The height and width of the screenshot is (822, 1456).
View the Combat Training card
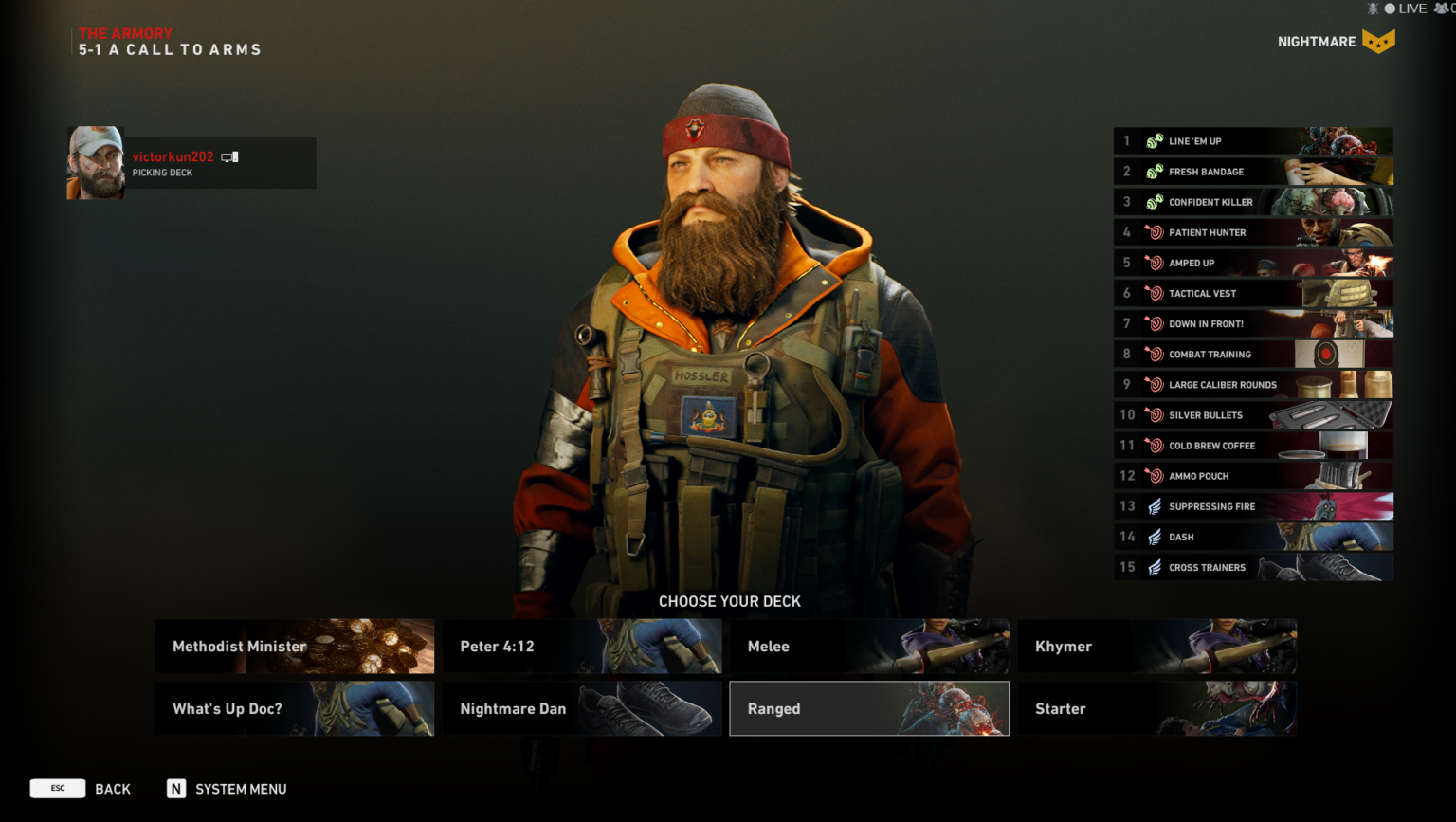[1253, 354]
